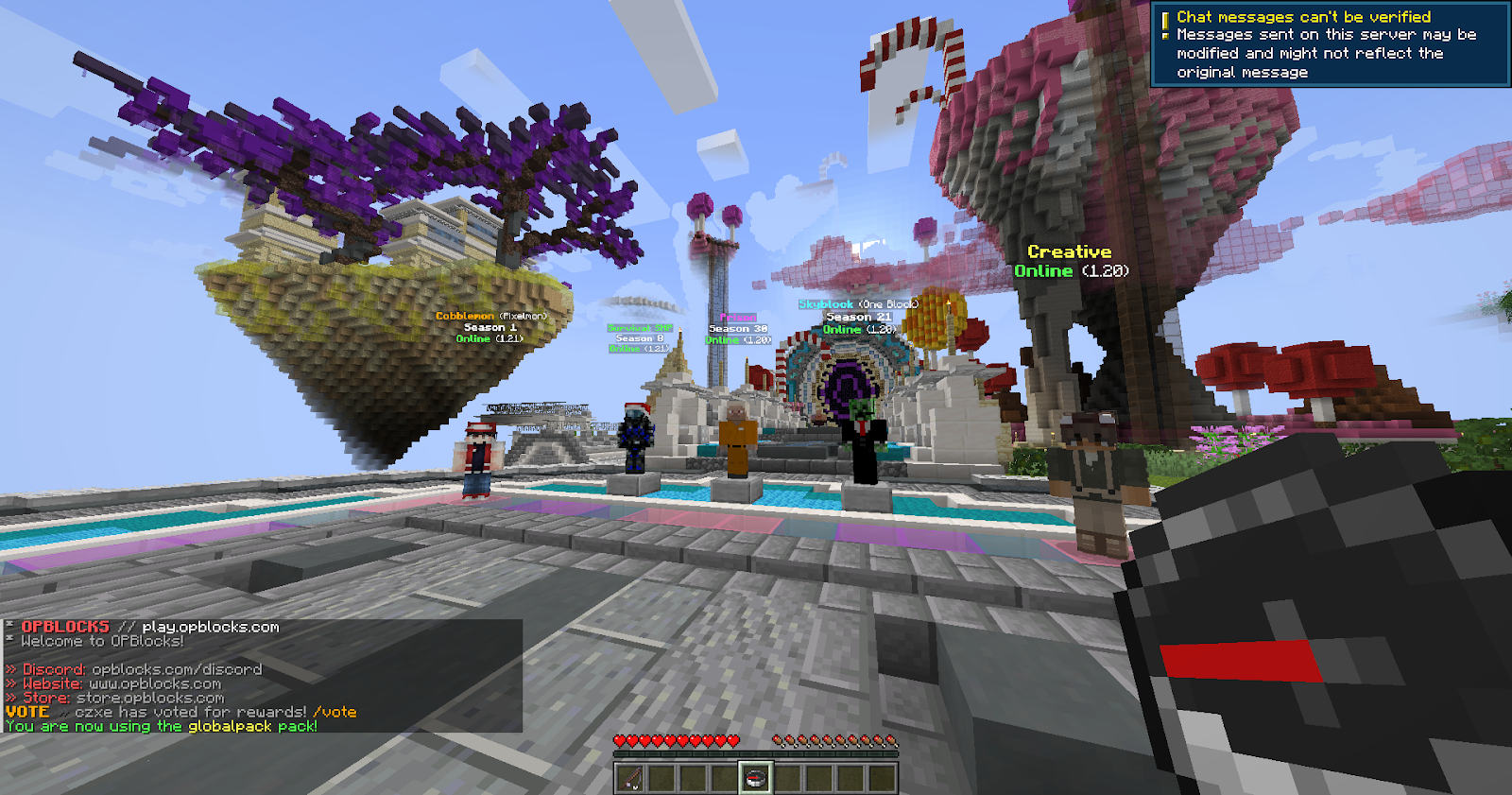This screenshot has width=1512, height=795.
Task: Expand the Cobblemon Season 1 hologram
Action: (490, 325)
